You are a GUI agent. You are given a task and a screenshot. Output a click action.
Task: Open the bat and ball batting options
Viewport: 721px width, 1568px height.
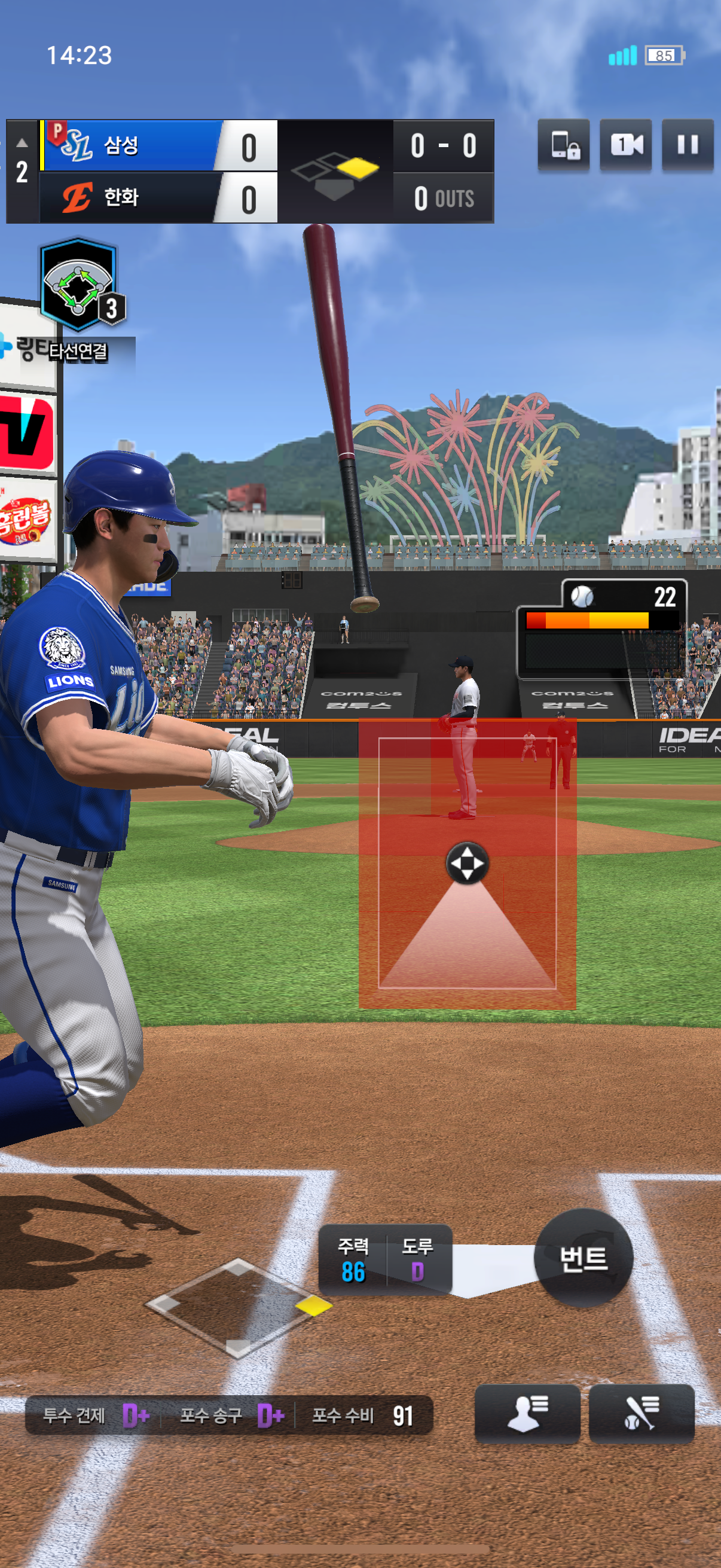pyautogui.click(x=641, y=1413)
